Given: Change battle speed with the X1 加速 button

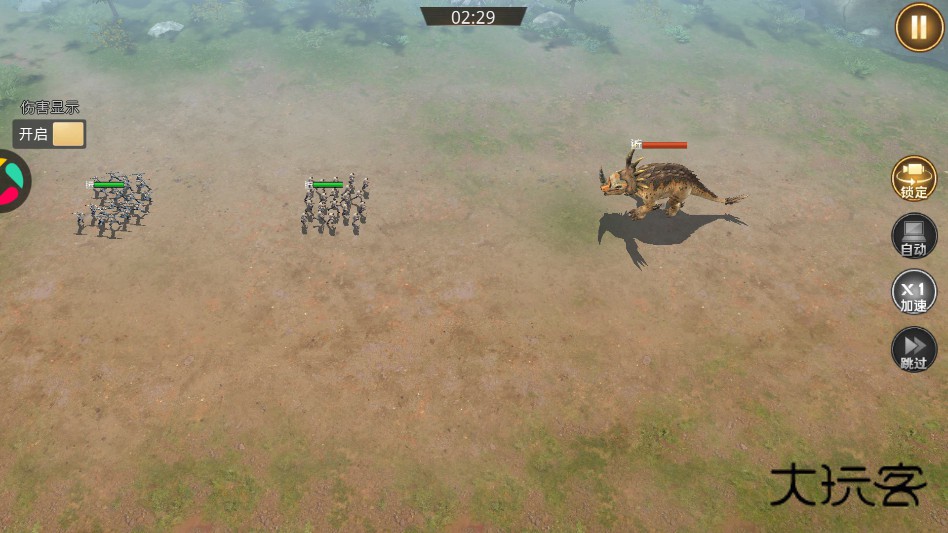Looking at the screenshot, I should pos(913,293).
